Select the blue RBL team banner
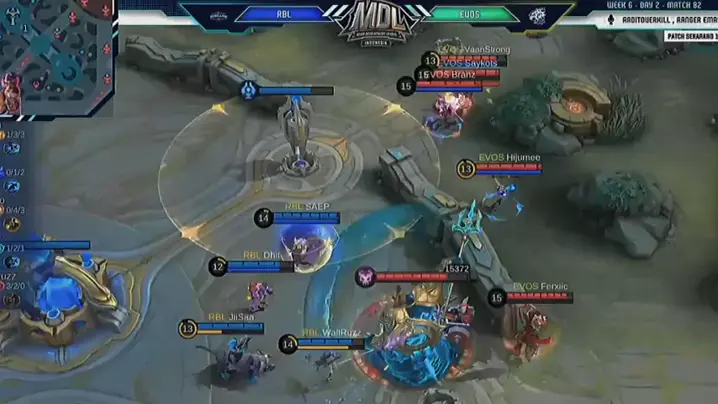Viewport: 718px width, 404px height. pyautogui.click(x=284, y=14)
